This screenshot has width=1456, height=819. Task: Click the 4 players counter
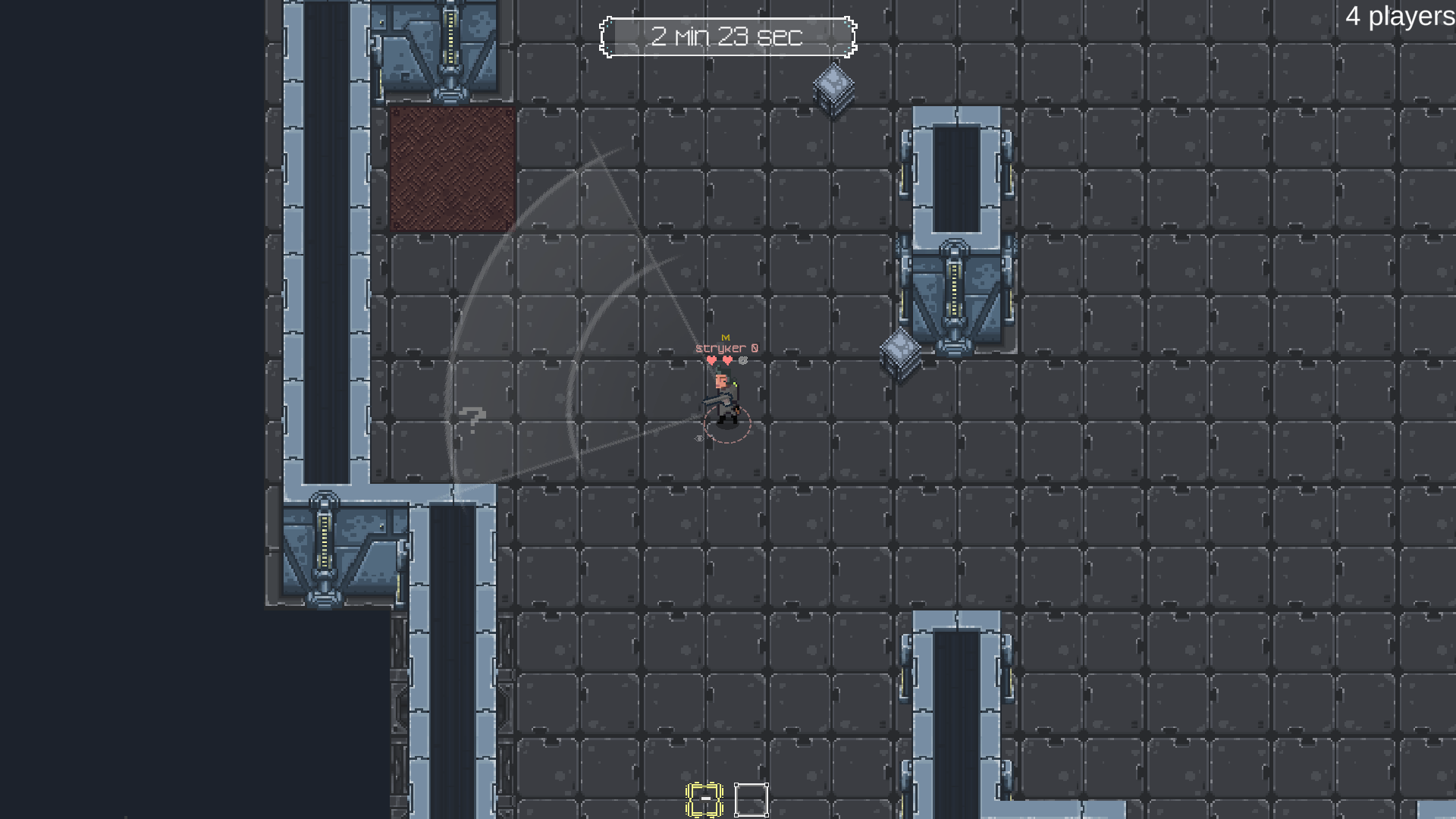point(1398,16)
